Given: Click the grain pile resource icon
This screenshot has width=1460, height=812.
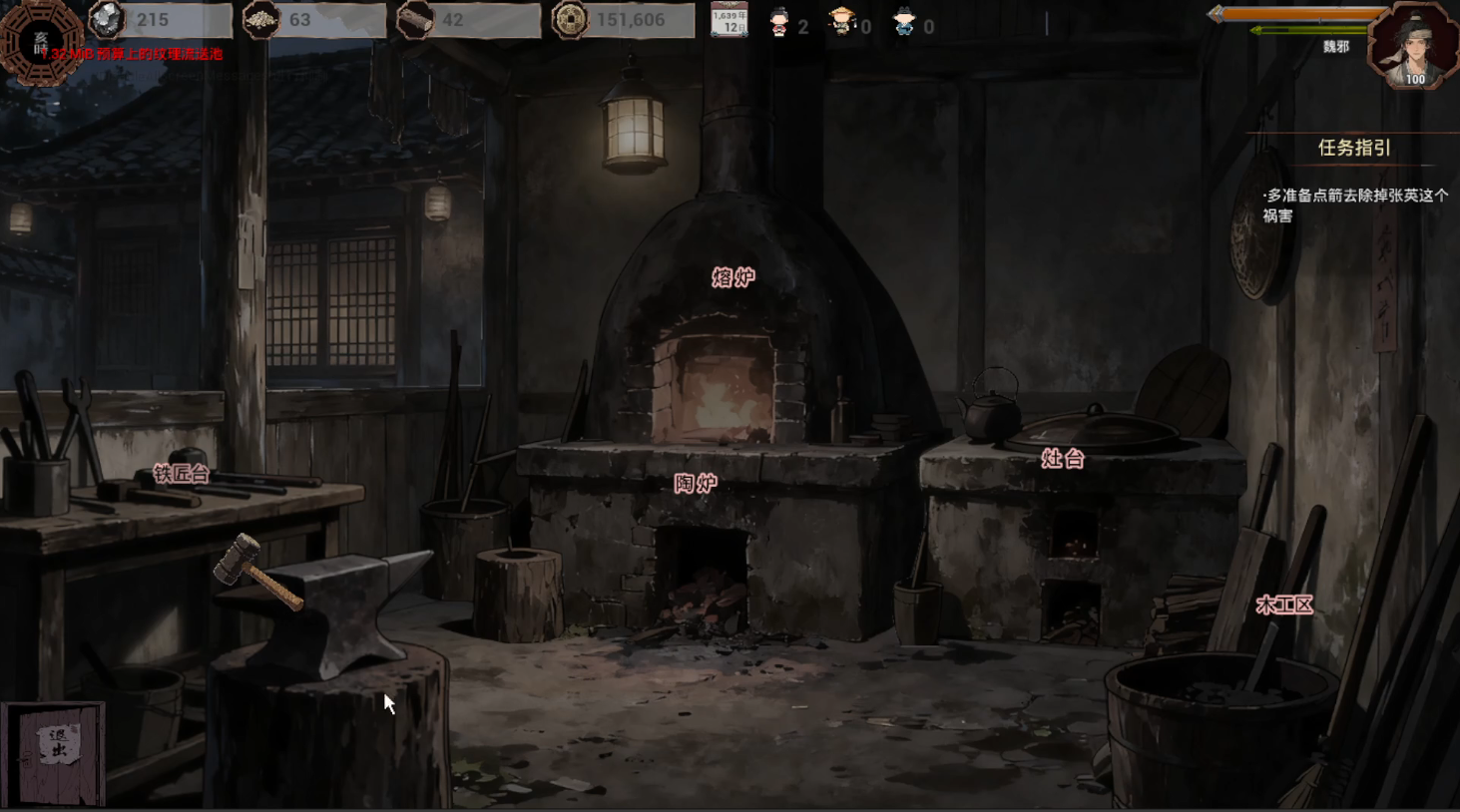Looking at the screenshot, I should point(261,20).
